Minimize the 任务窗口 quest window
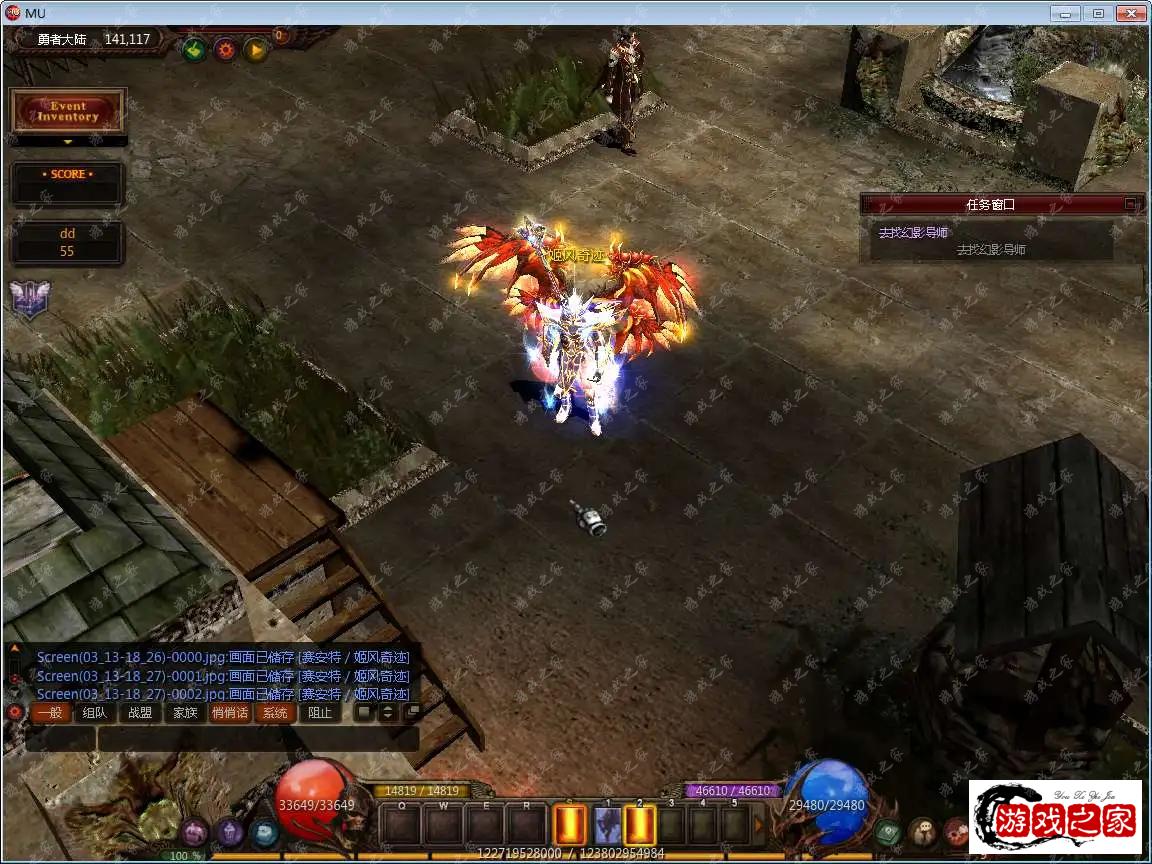This screenshot has width=1152, height=864. pos(1131,204)
